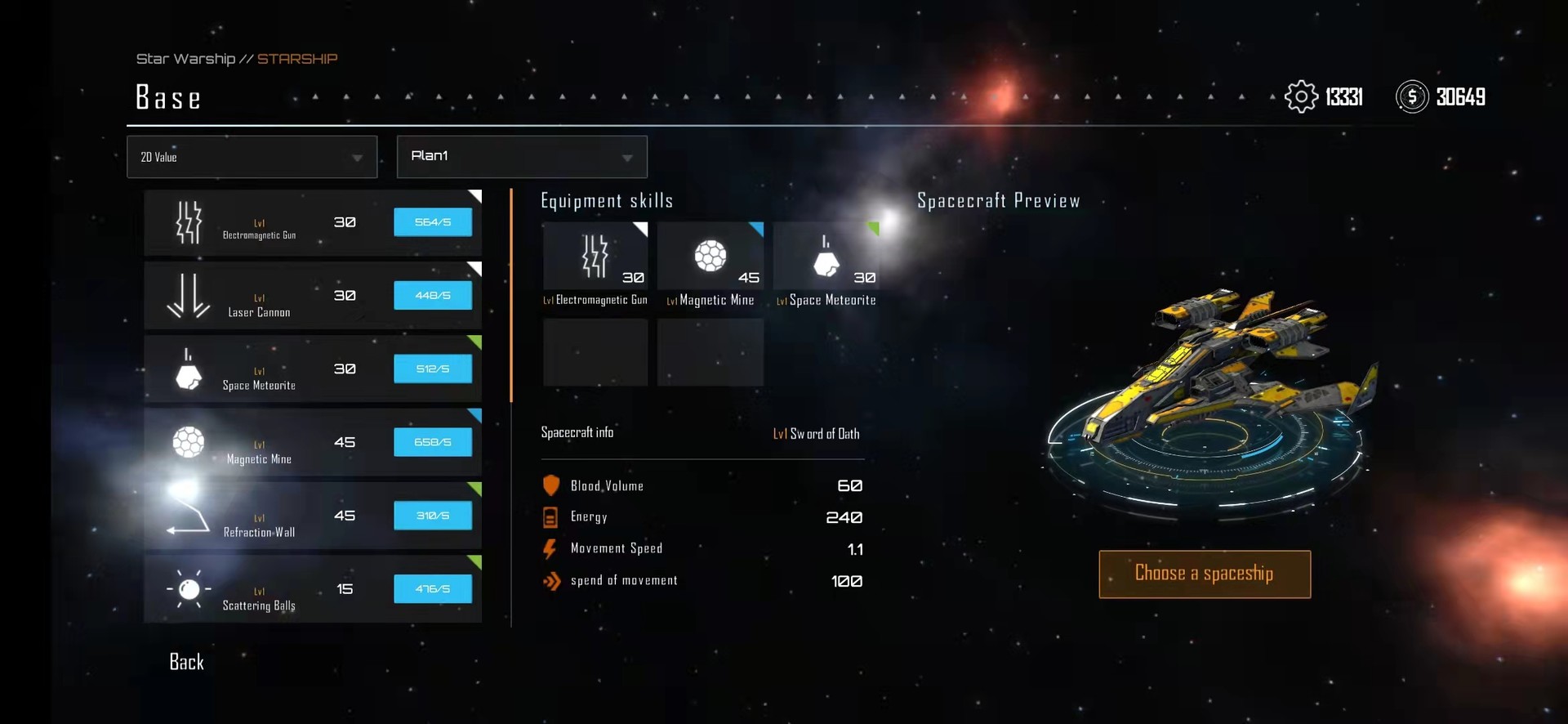Open the settings gear showing 13331

(1302, 96)
